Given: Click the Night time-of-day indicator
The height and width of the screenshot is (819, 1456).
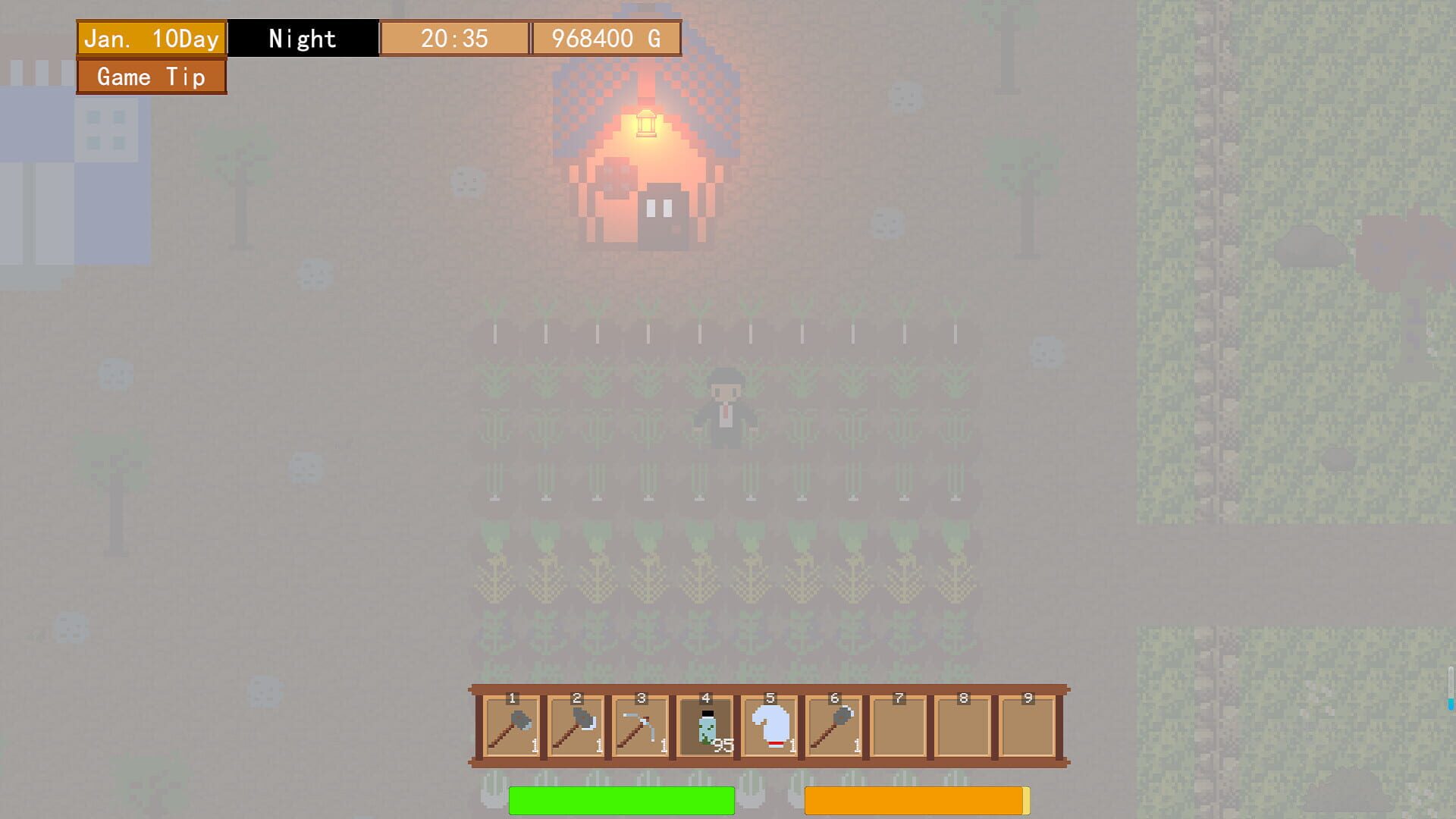Looking at the screenshot, I should (x=303, y=37).
